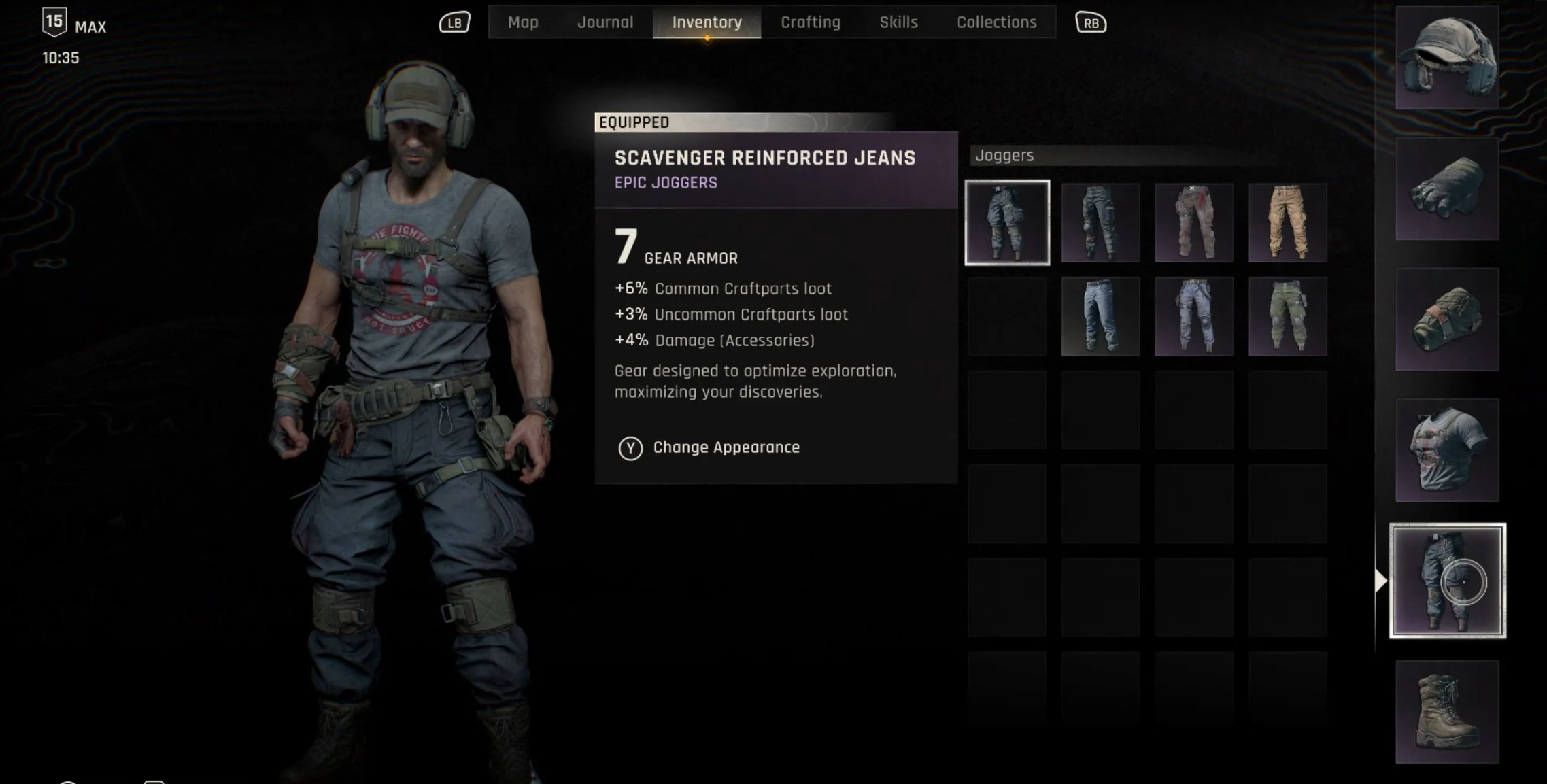Open the Journal tab
The width and height of the screenshot is (1547, 784).
605,22
